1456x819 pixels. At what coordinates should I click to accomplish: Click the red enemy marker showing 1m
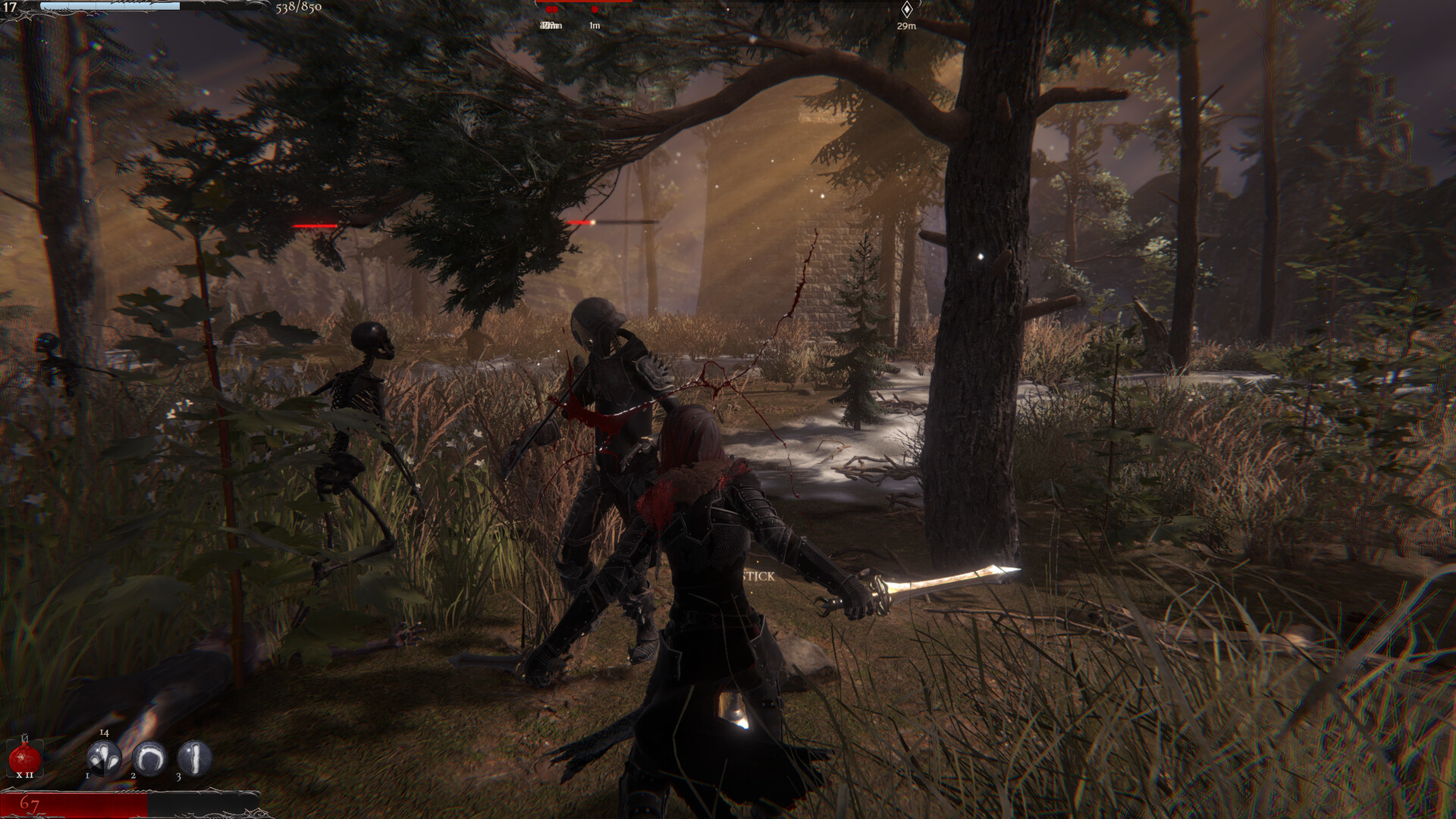[595, 11]
